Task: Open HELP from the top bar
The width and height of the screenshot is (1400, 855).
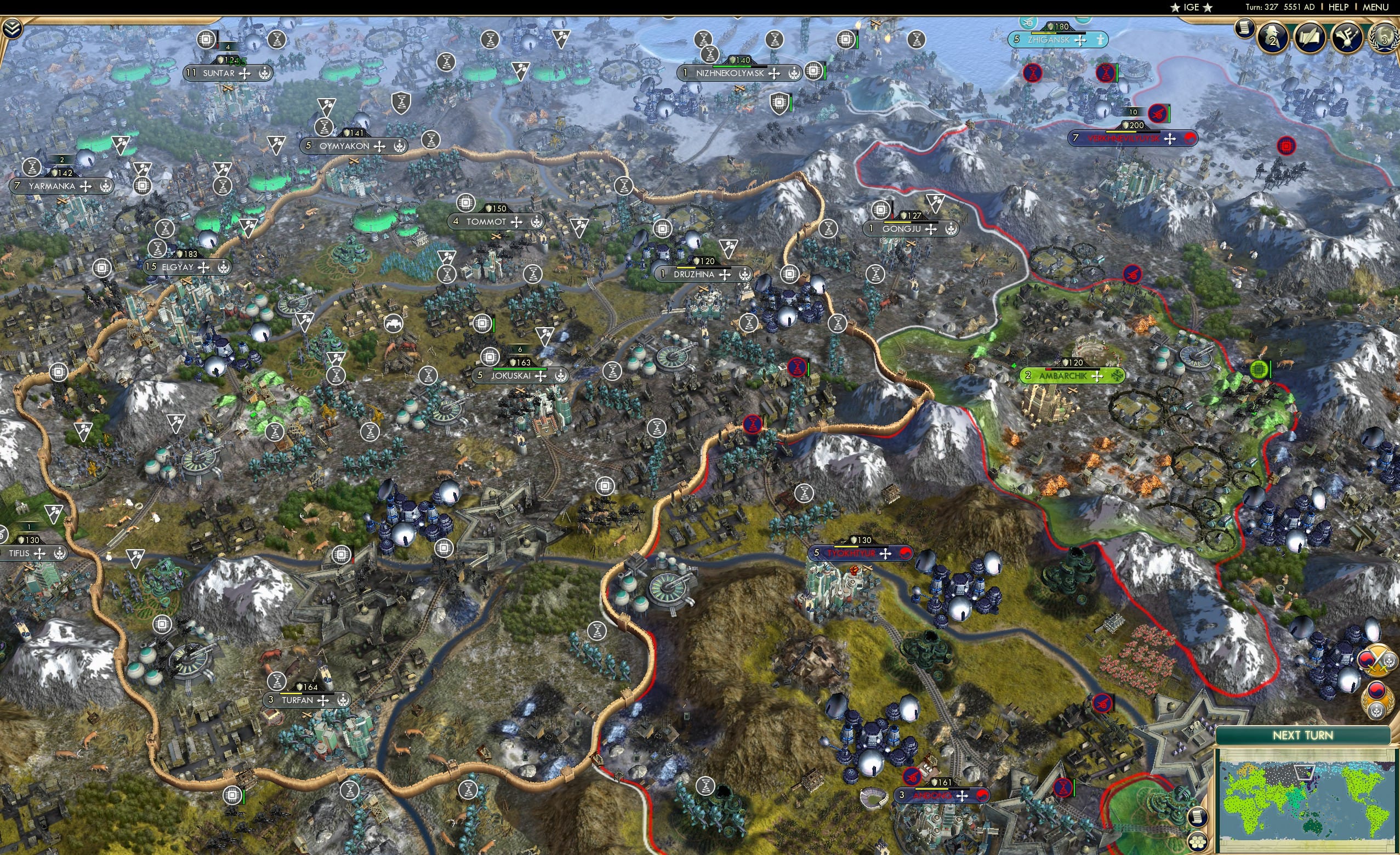Action: 1338,7
